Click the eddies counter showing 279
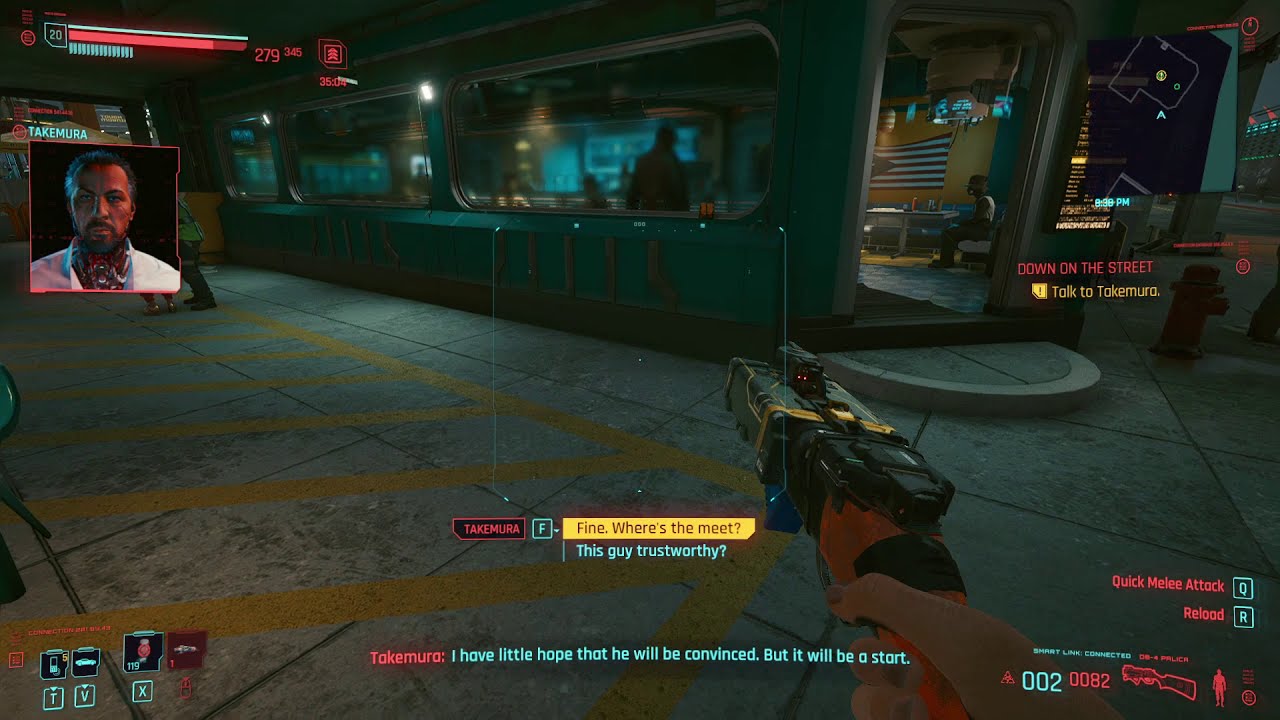Screen dimensions: 1280x720 [267, 54]
